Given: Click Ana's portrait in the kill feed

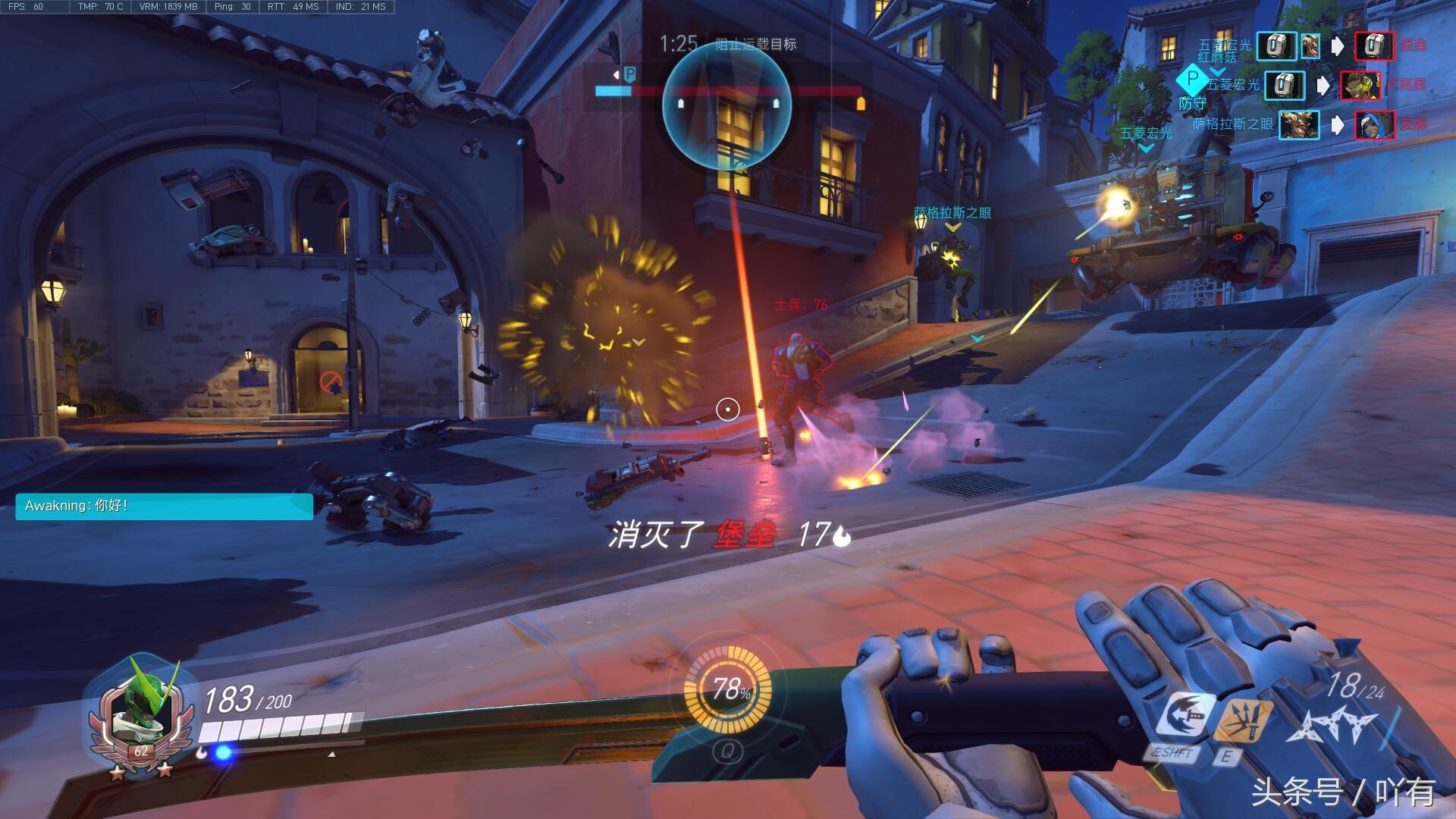Looking at the screenshot, I should click(1374, 124).
